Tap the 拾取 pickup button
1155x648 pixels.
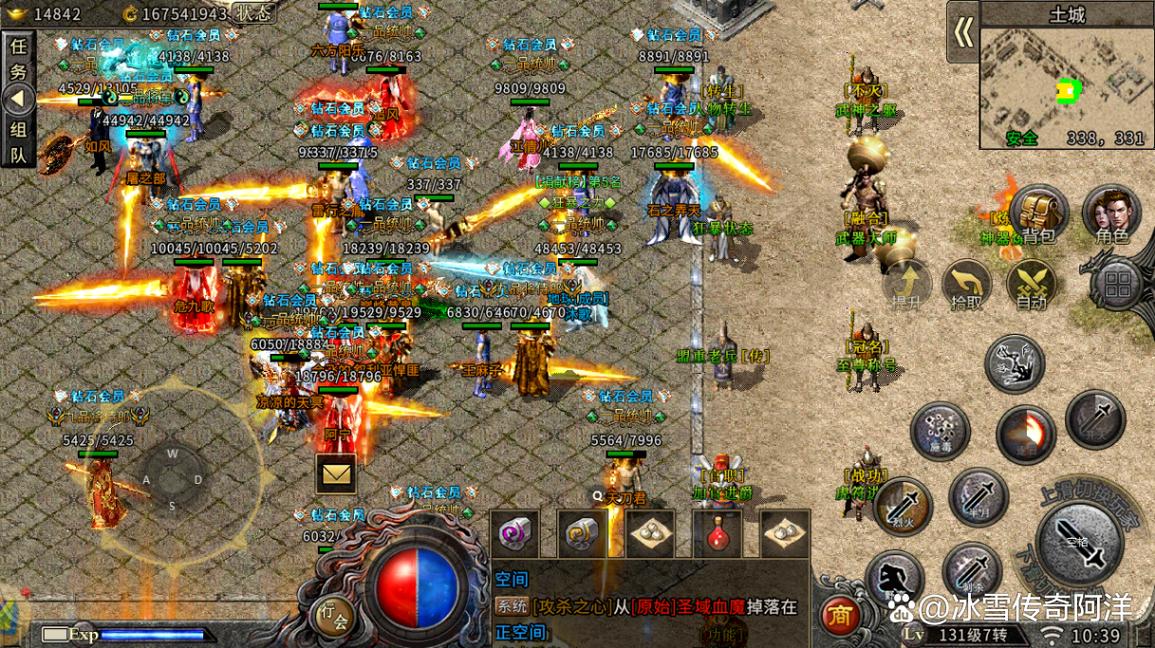[967, 284]
